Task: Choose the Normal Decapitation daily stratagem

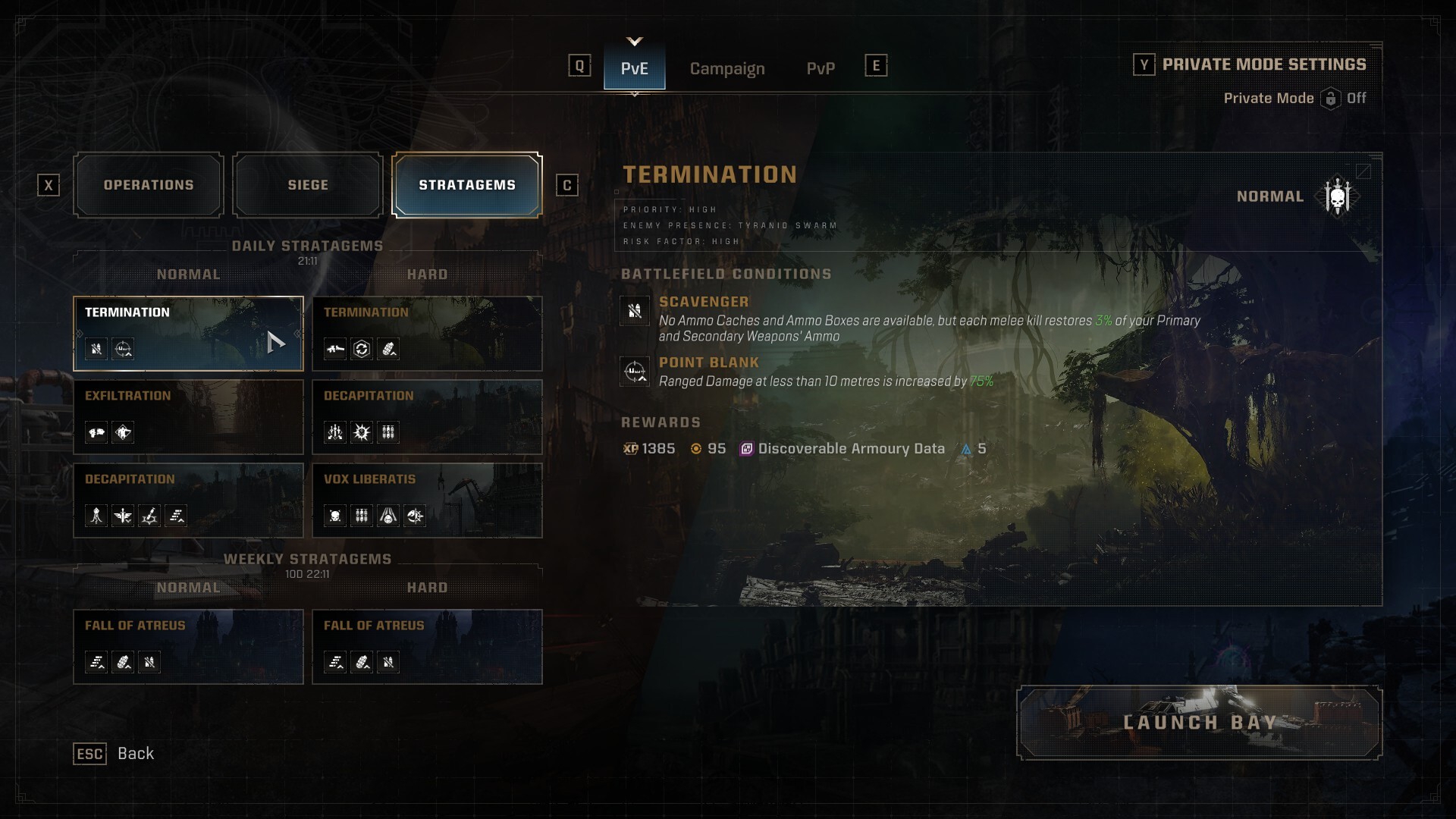Action: tap(188, 500)
